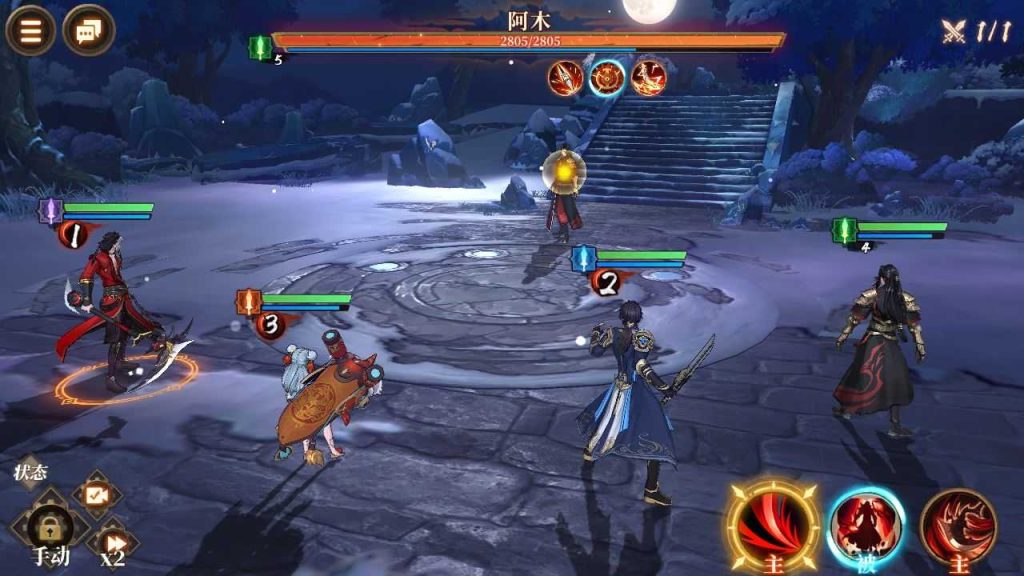Open the hamburger main menu
The image size is (1024, 576).
coord(31,31)
